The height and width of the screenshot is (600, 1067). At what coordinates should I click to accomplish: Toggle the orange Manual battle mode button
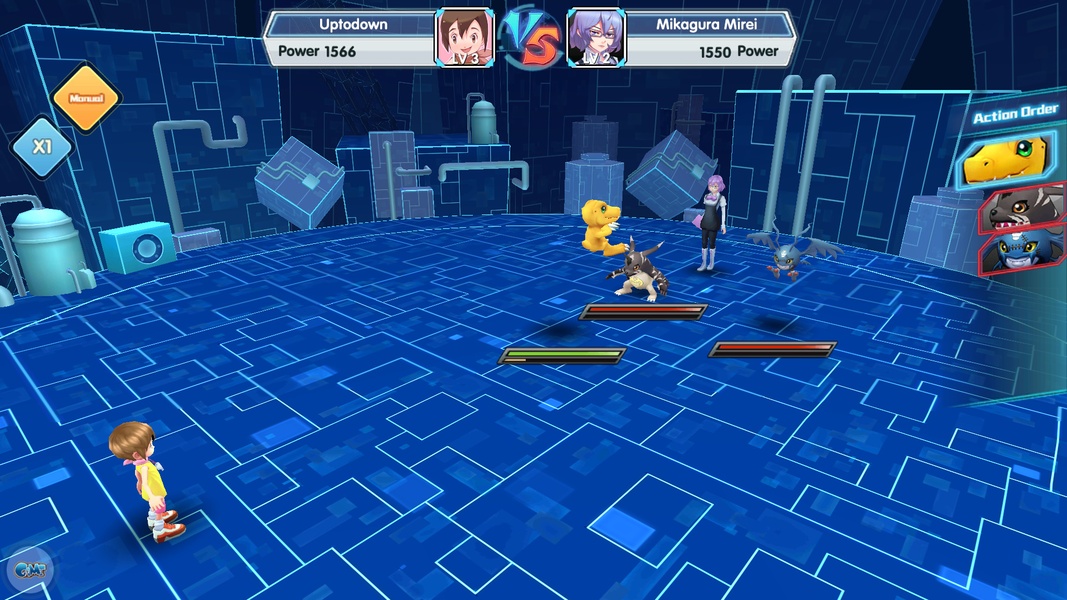point(85,98)
